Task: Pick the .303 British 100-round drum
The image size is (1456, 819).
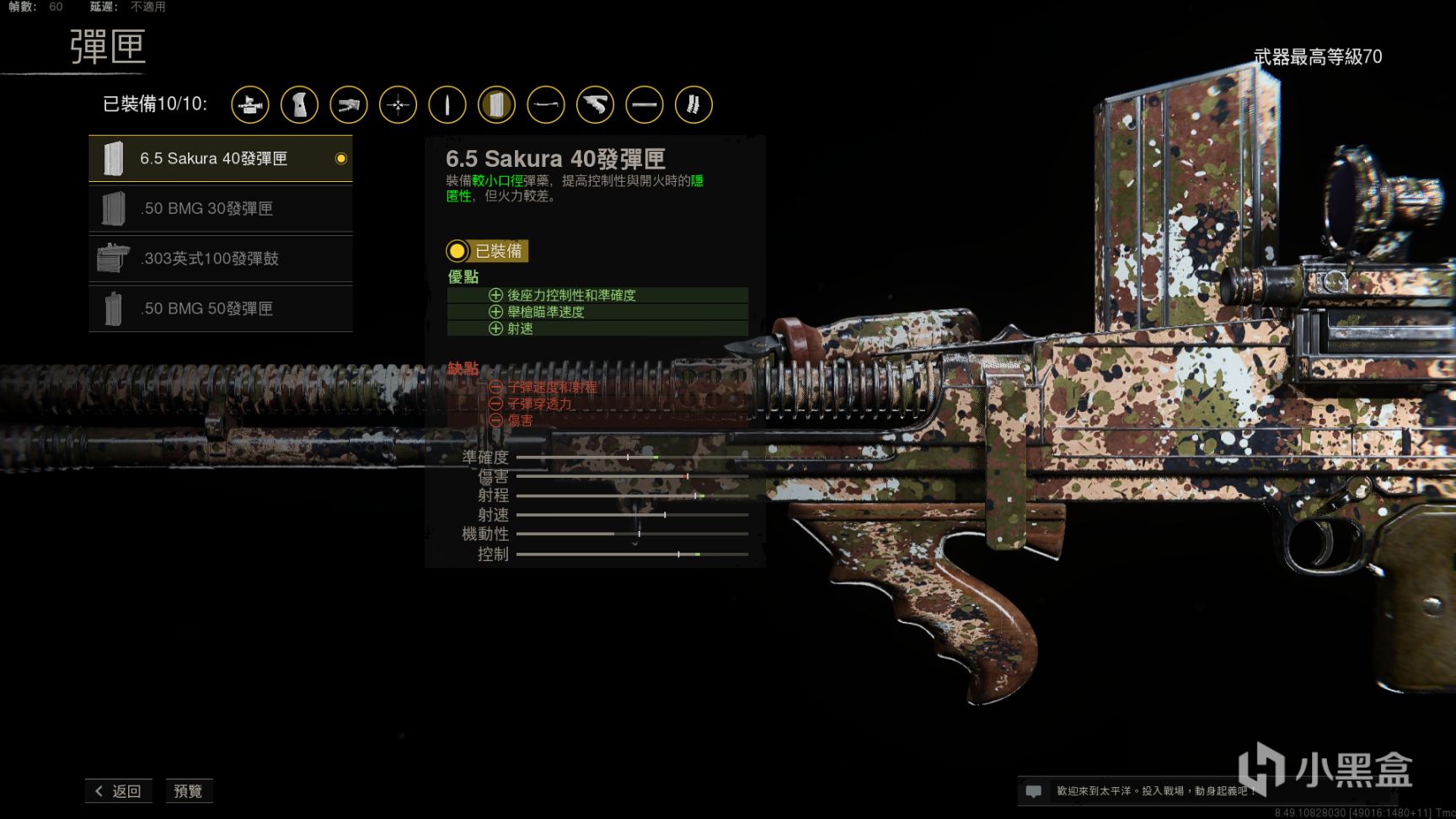Action: 220,259
